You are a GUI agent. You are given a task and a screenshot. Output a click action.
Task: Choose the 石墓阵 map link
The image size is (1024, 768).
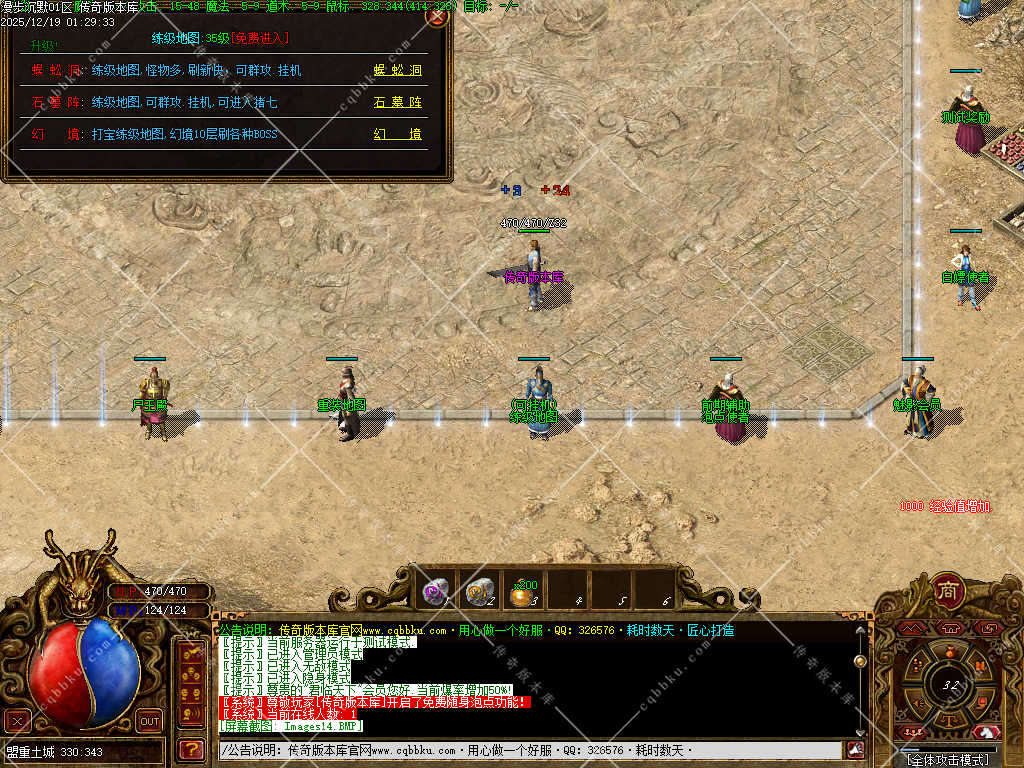(x=398, y=102)
